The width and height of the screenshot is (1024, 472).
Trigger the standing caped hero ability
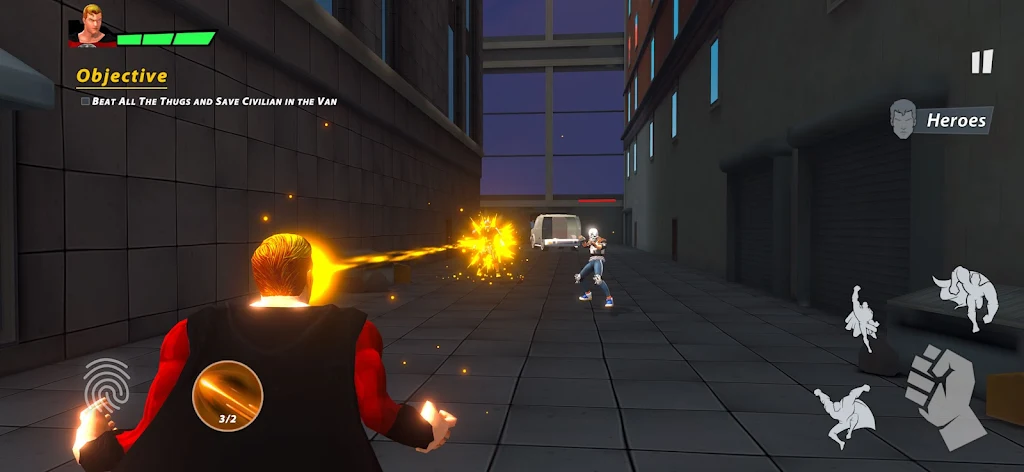(861, 318)
